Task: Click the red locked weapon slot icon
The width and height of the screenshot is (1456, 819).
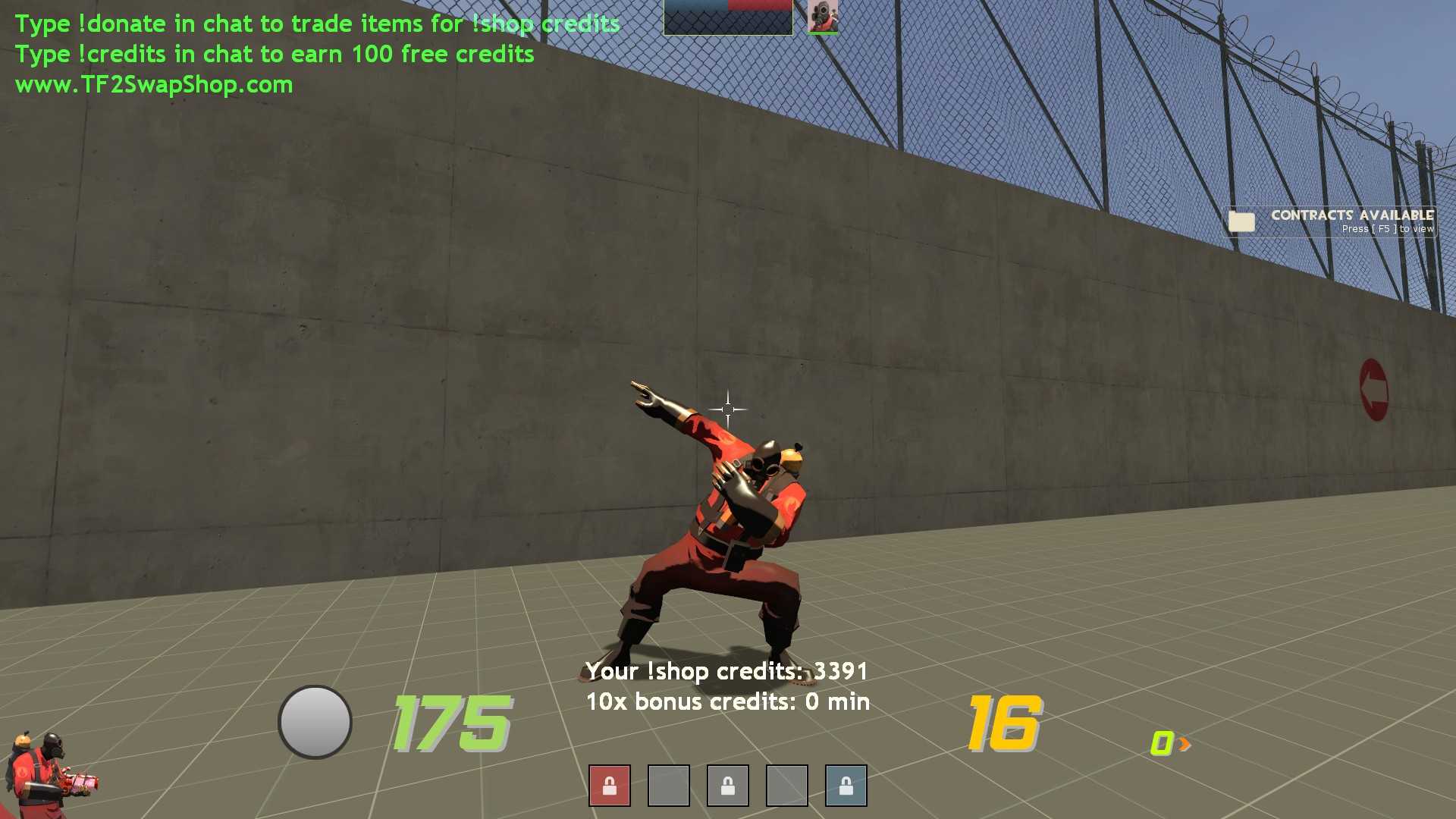Action: click(x=609, y=786)
